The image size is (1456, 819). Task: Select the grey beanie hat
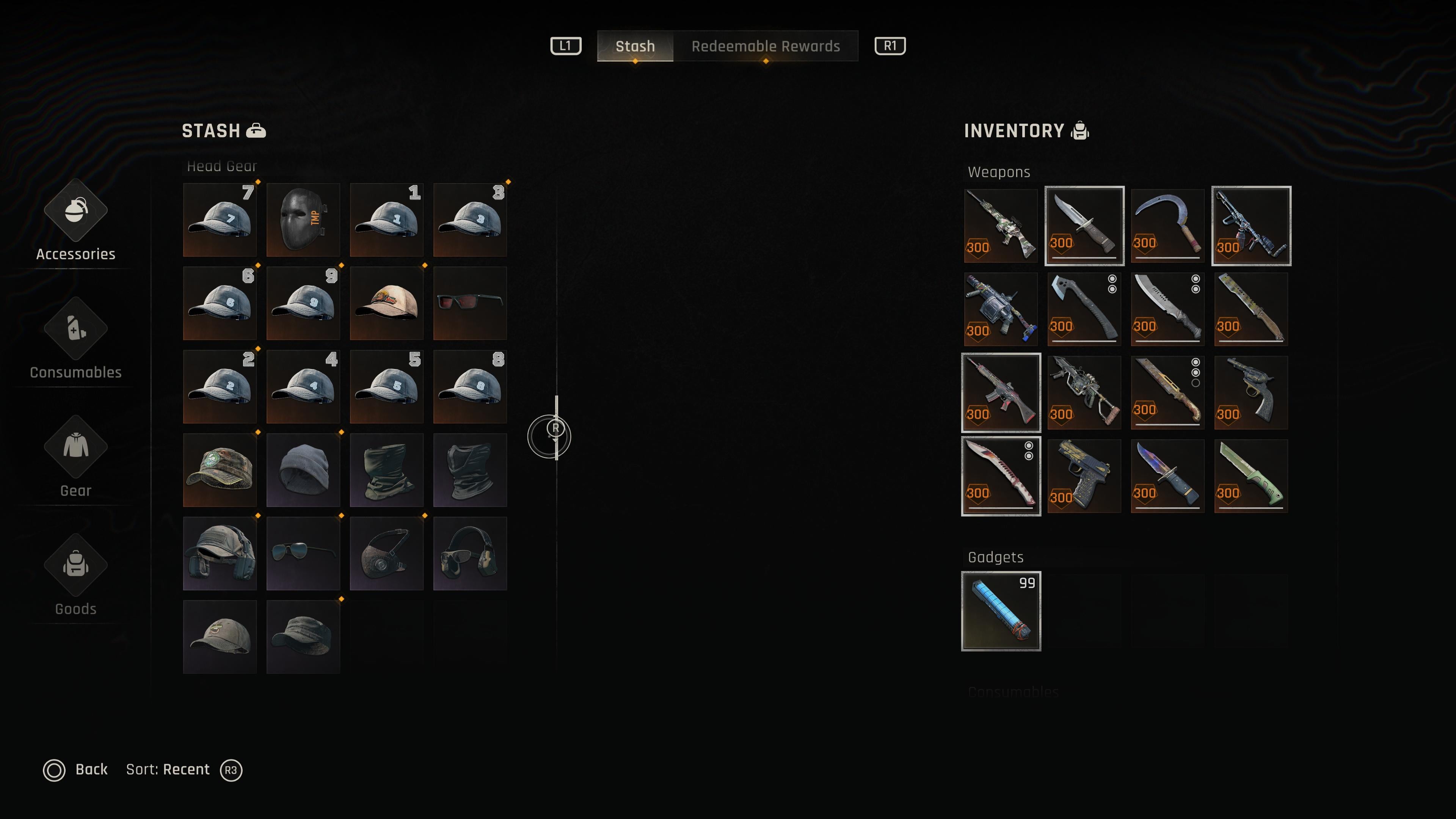[303, 470]
